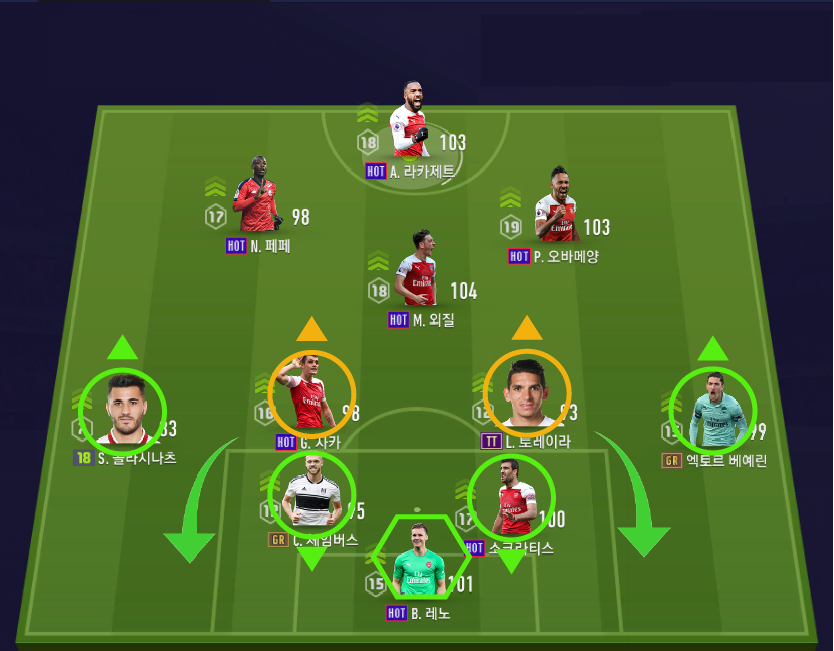The height and width of the screenshot is (651, 834).
Task: Choose L. 토레이라 player portrait
Action: (527, 393)
